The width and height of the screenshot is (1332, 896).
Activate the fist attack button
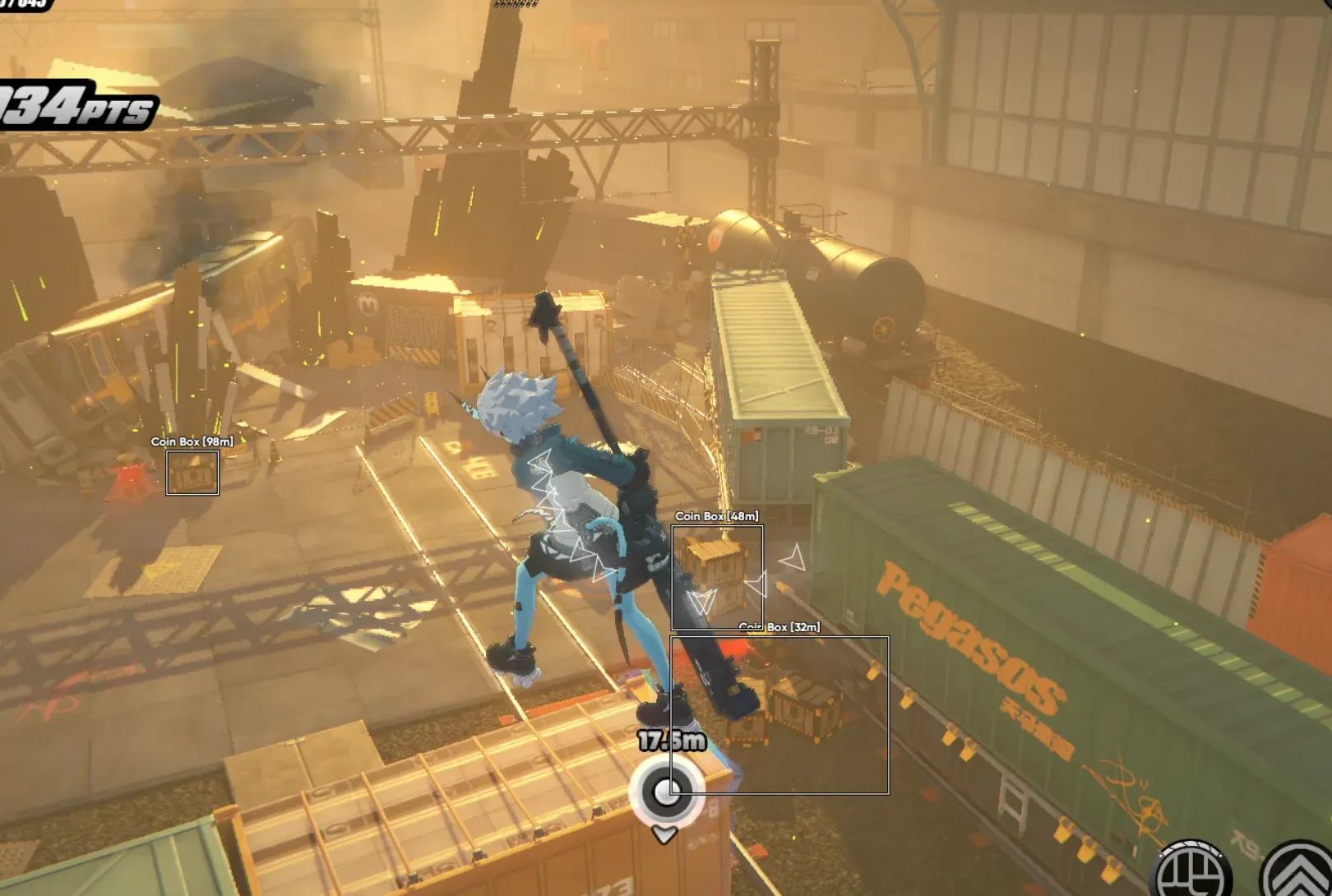point(1194,873)
